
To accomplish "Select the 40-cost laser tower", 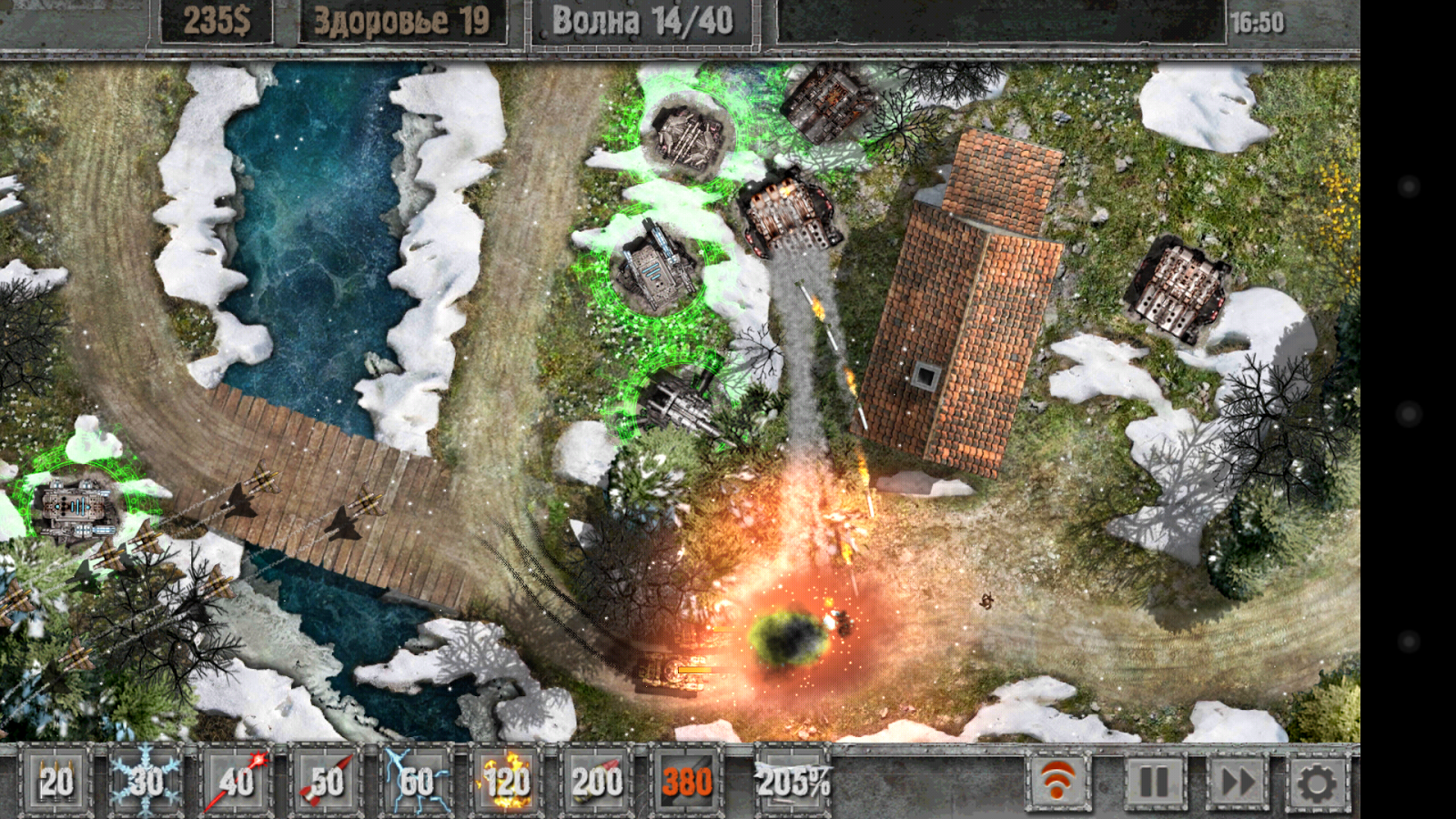I will (237, 781).
